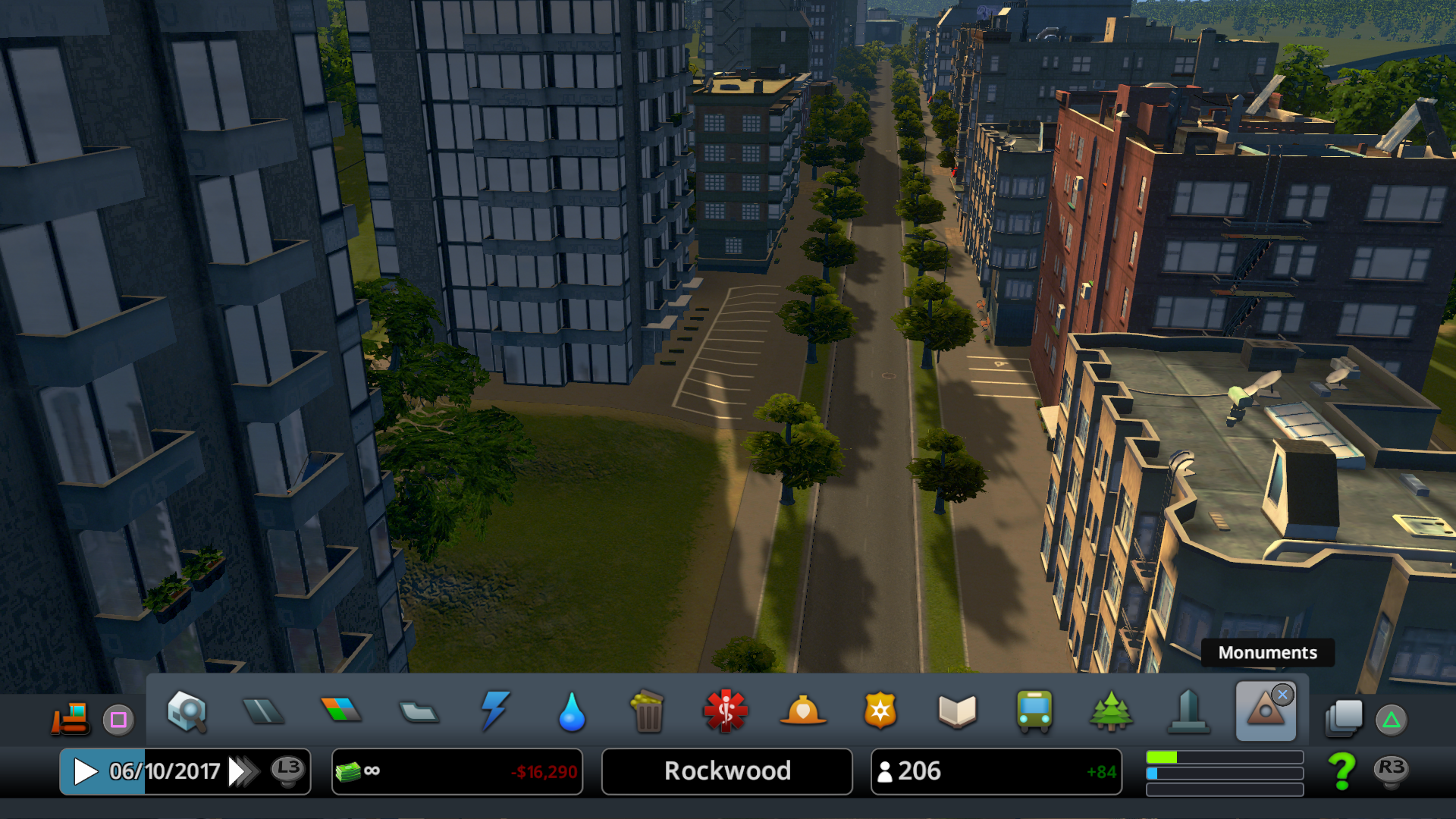Viewport: 1456px width, 819px height.
Task: Select the Public Transport bus menu
Action: (1034, 711)
